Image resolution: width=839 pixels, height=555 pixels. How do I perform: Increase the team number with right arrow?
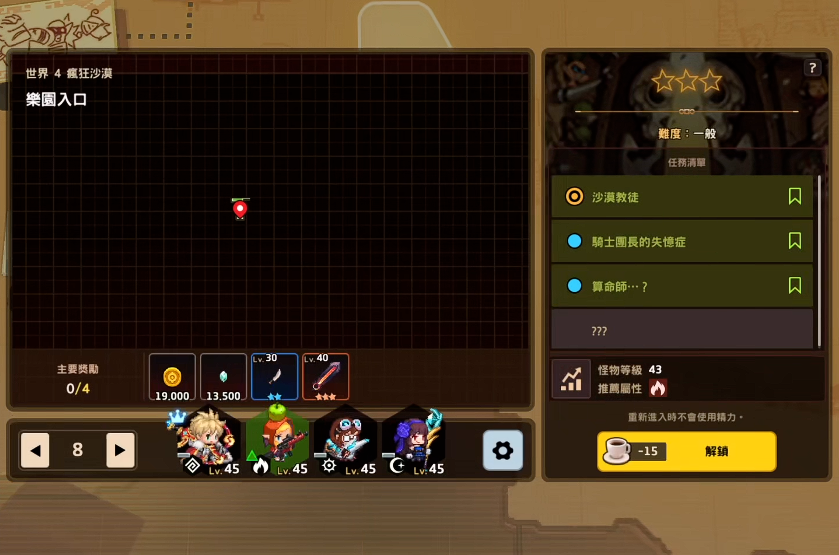point(120,450)
